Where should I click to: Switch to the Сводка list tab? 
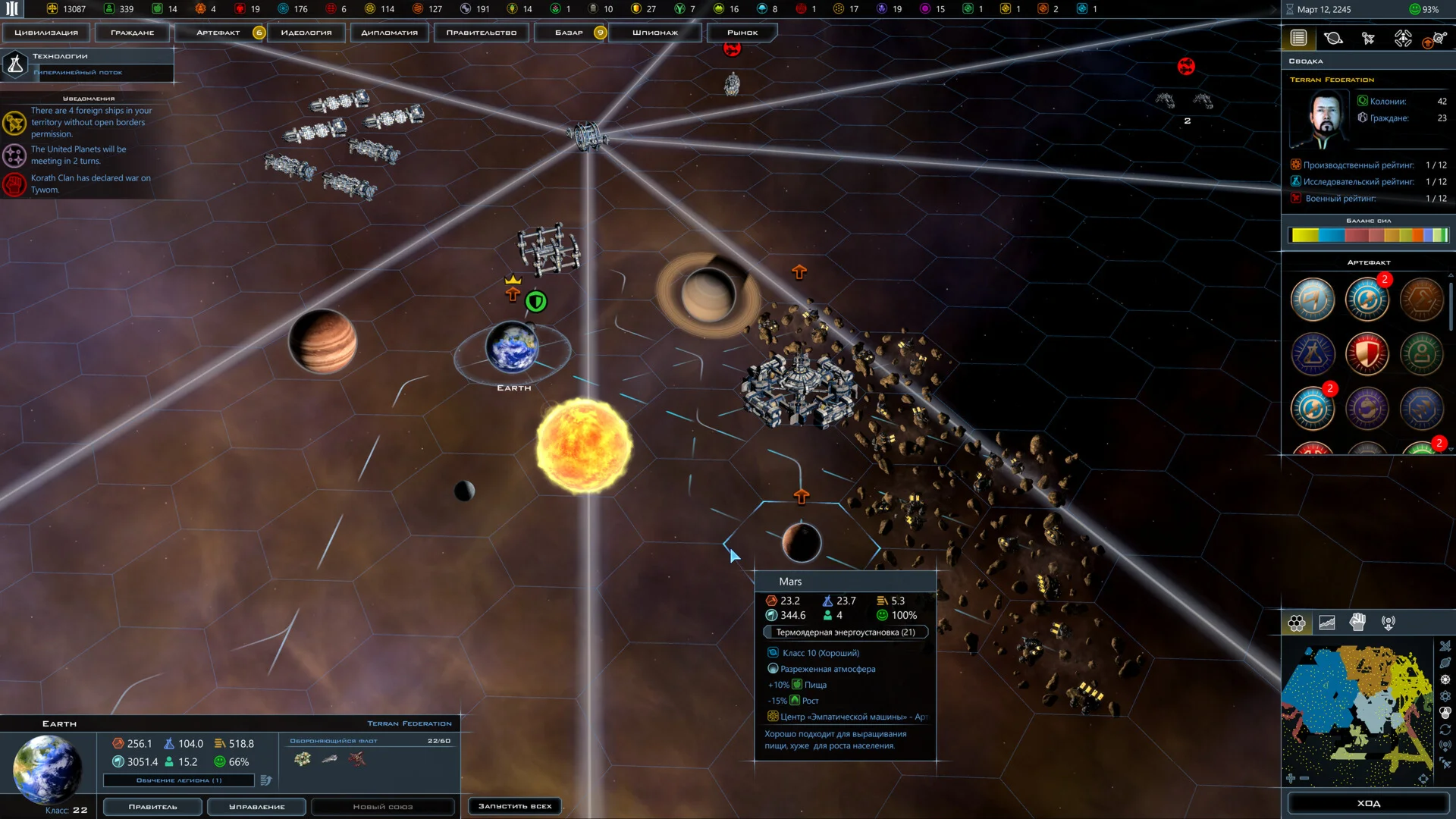coord(1298,38)
